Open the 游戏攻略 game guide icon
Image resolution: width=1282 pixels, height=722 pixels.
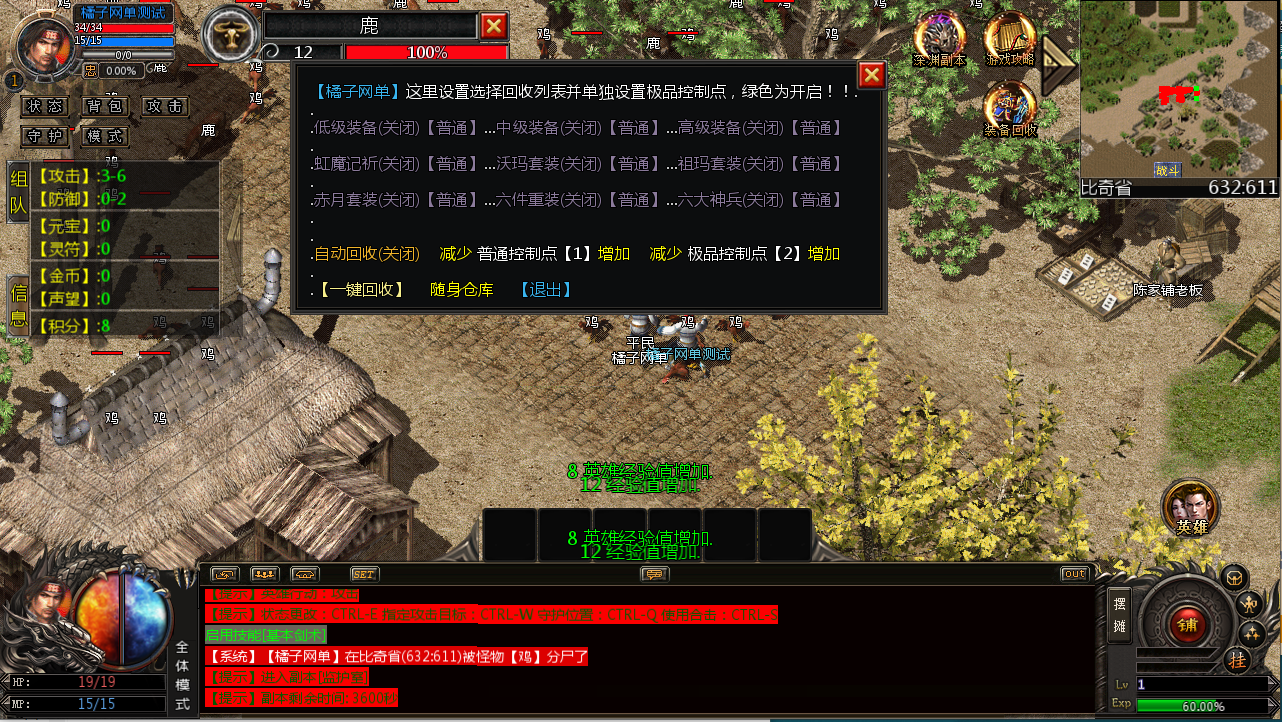point(1010,38)
